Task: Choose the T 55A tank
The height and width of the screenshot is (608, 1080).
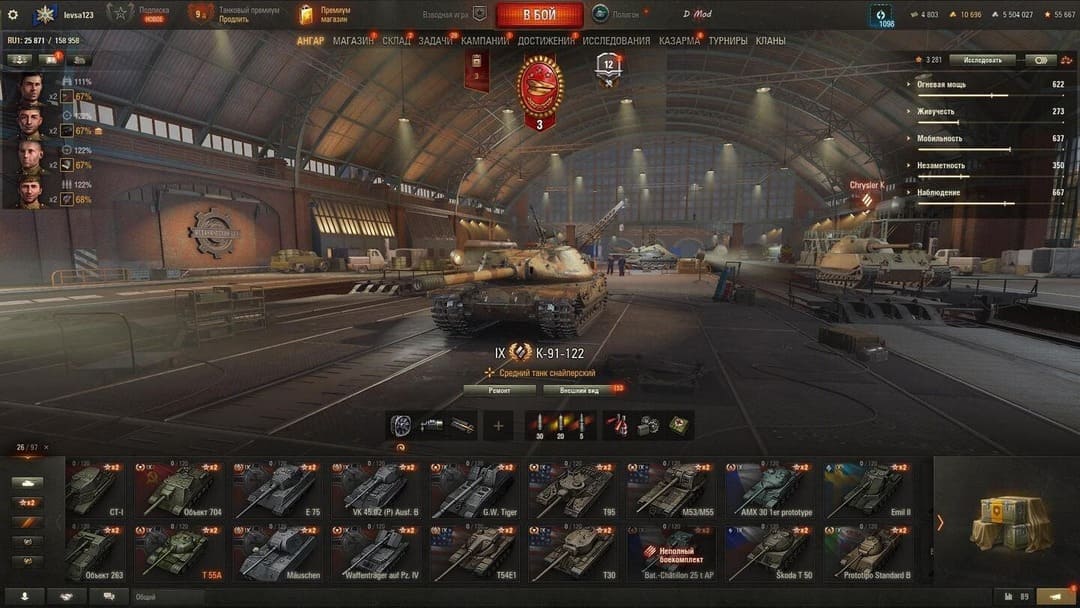Action: pos(180,553)
